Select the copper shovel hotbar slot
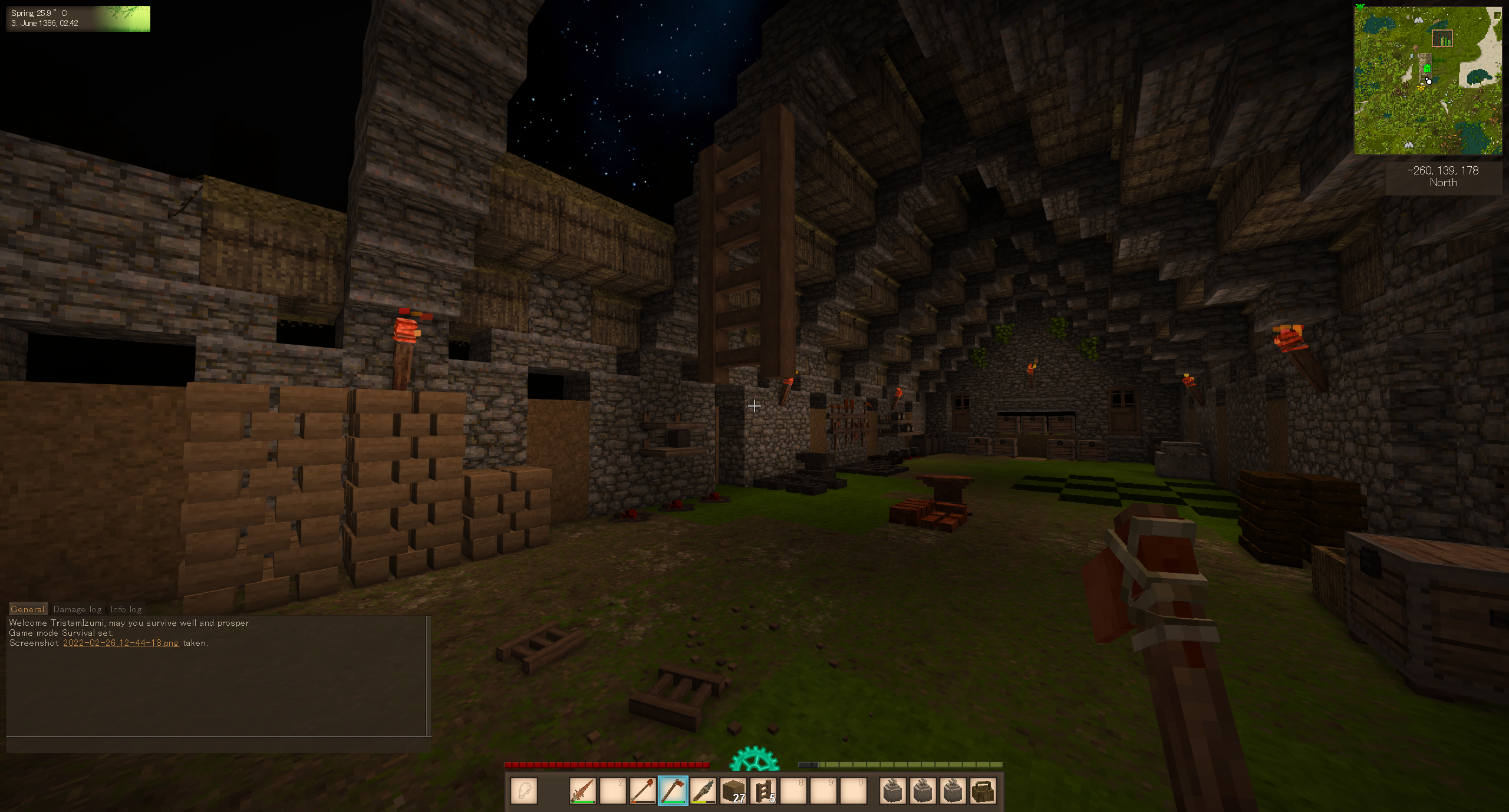 tap(643, 791)
